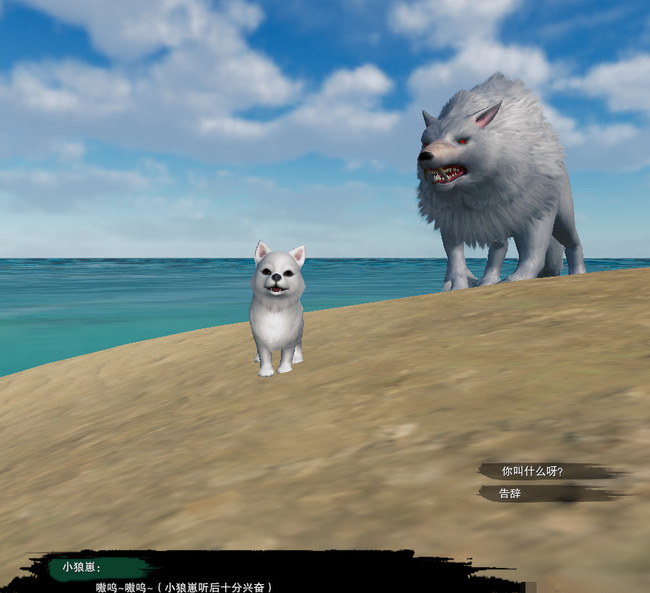This screenshot has width=650, height=593.
Task: Select the "告辞" farewell option
Action: click(x=512, y=493)
